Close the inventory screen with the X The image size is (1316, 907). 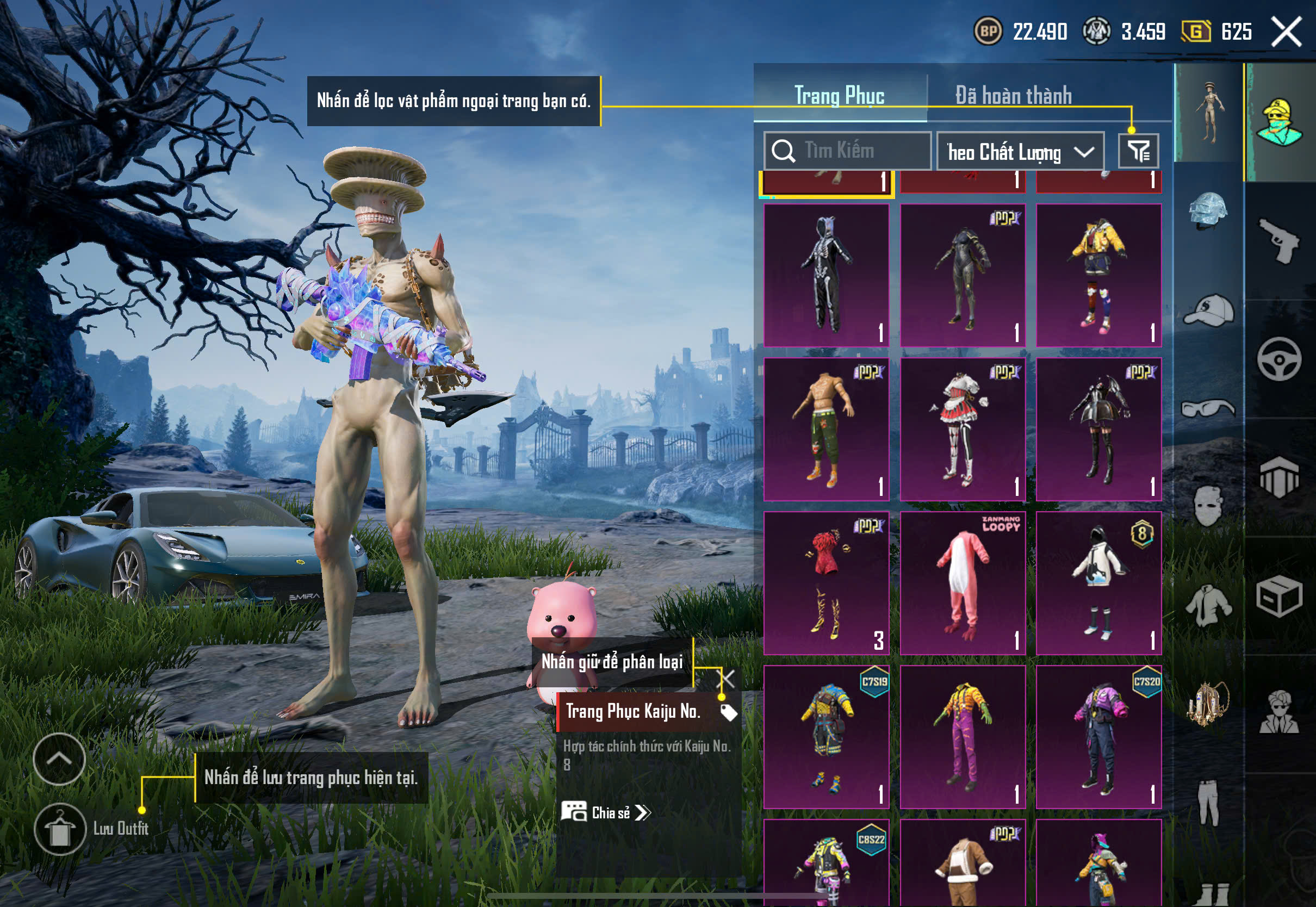[1287, 32]
